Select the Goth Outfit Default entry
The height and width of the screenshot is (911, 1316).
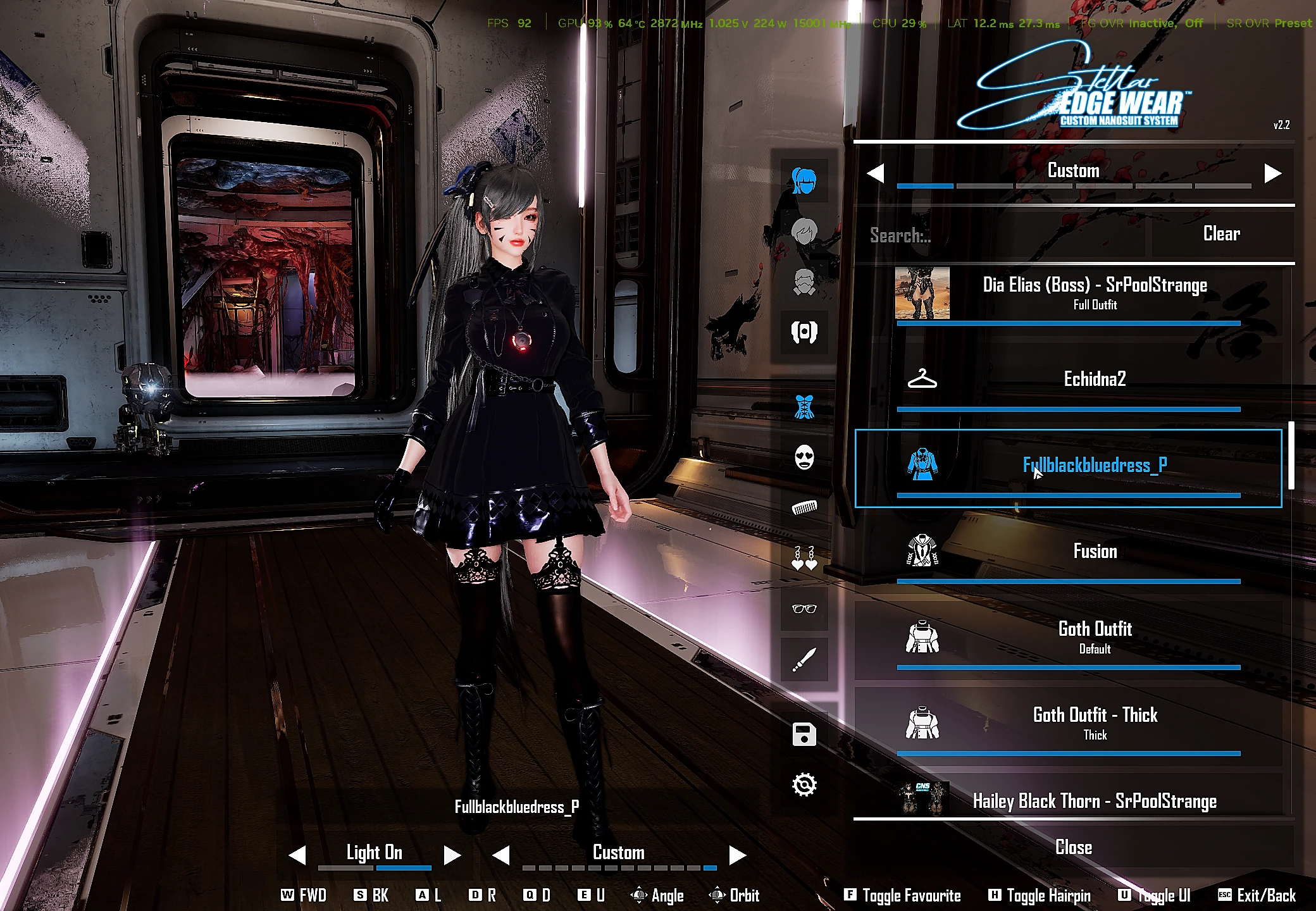[1095, 636]
